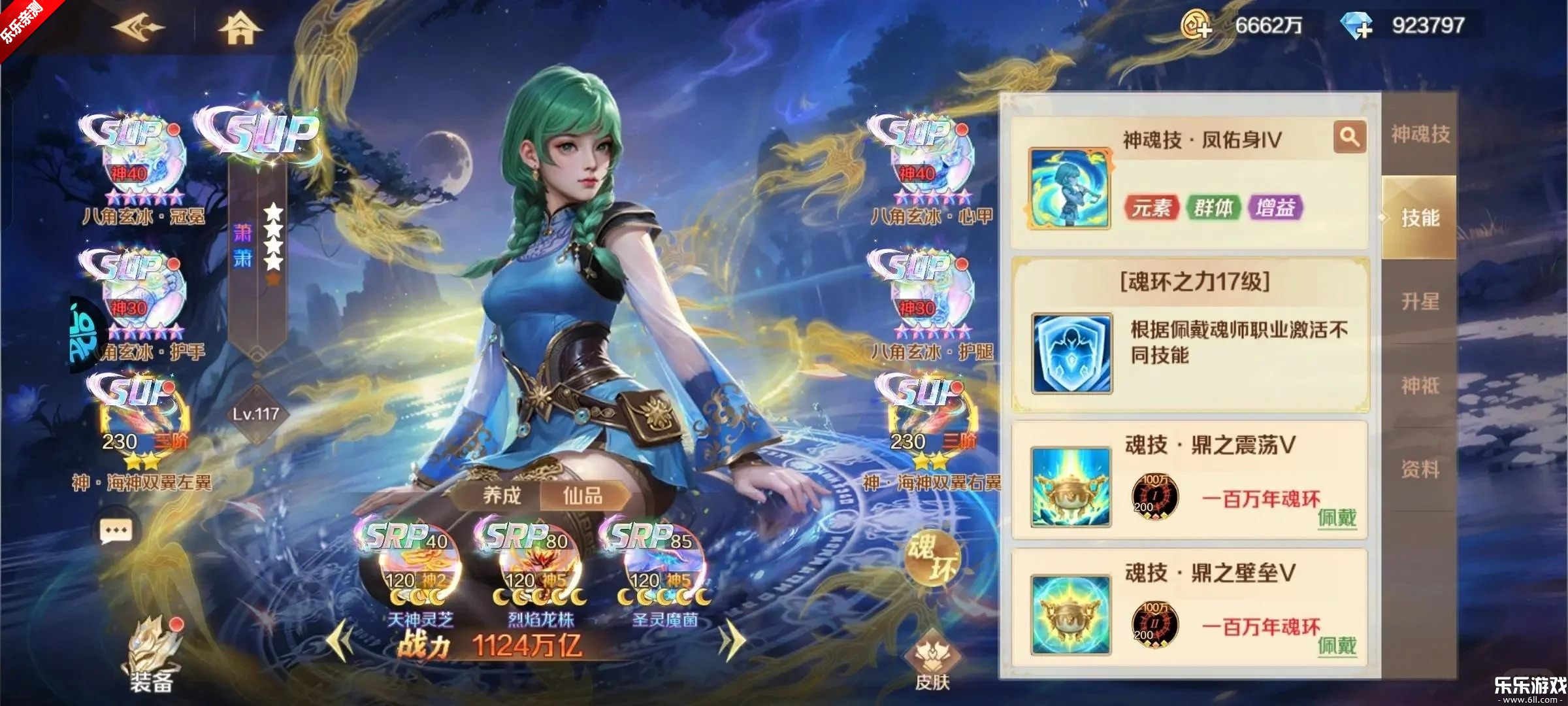Open the chat bubble icon

(x=114, y=529)
